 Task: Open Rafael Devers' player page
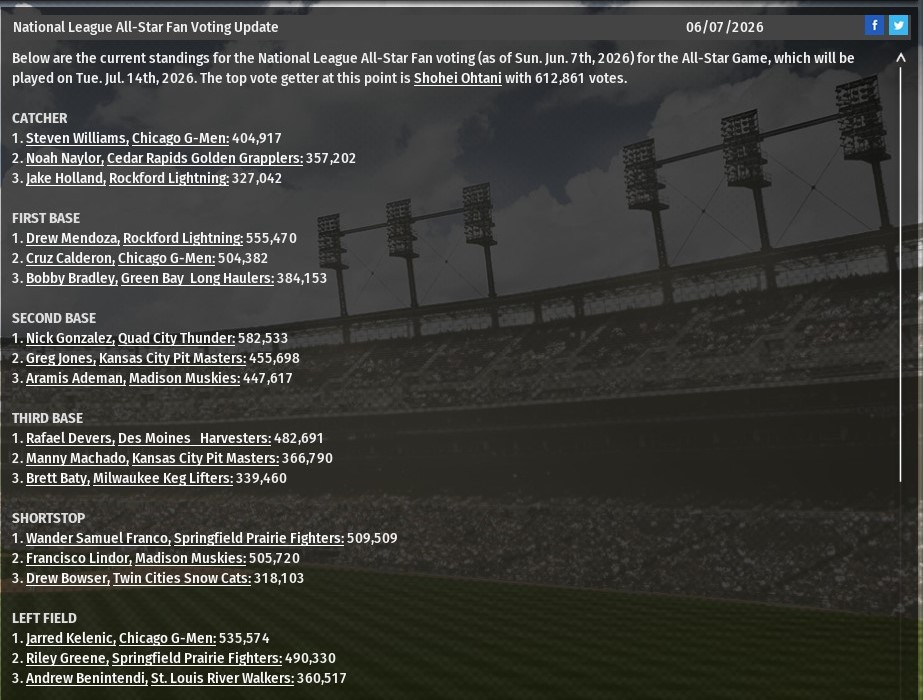click(69, 438)
